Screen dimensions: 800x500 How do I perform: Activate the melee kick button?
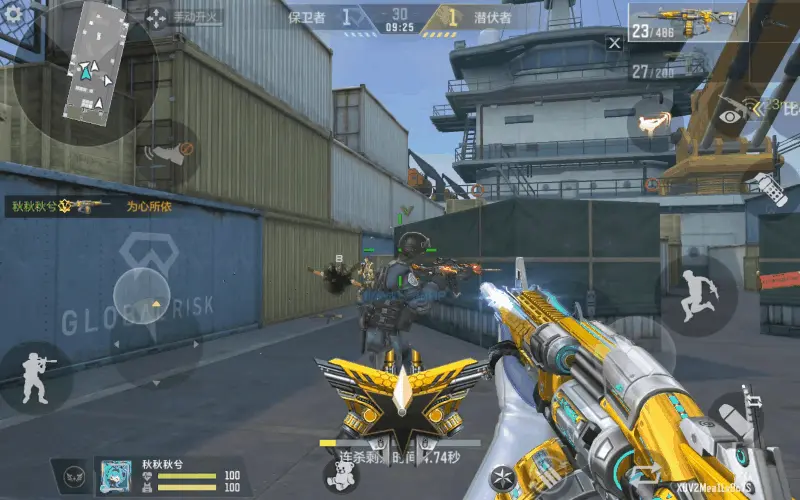[653, 123]
